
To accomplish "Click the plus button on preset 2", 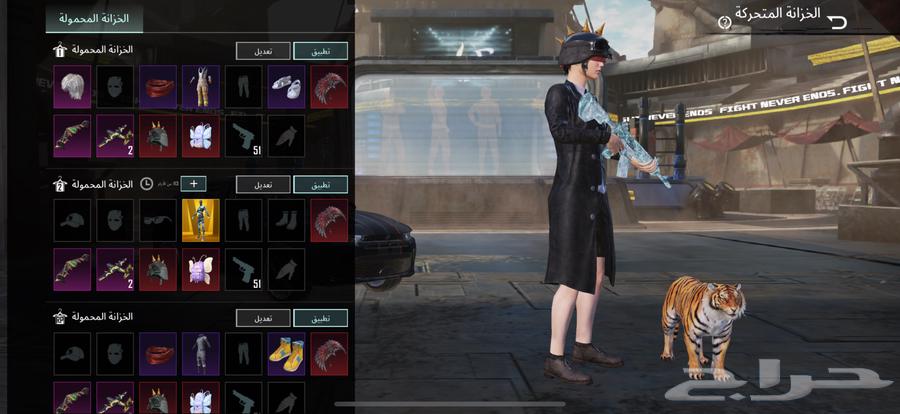I will (193, 184).
